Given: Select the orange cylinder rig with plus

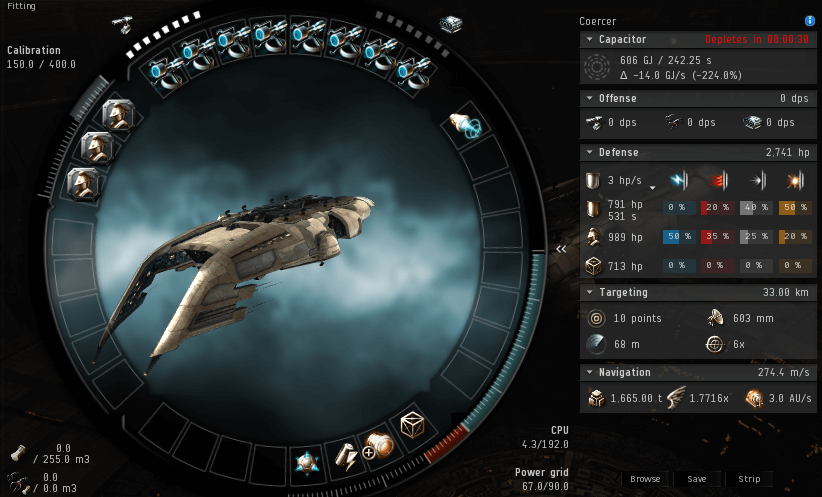Looking at the screenshot, I should click(379, 446).
